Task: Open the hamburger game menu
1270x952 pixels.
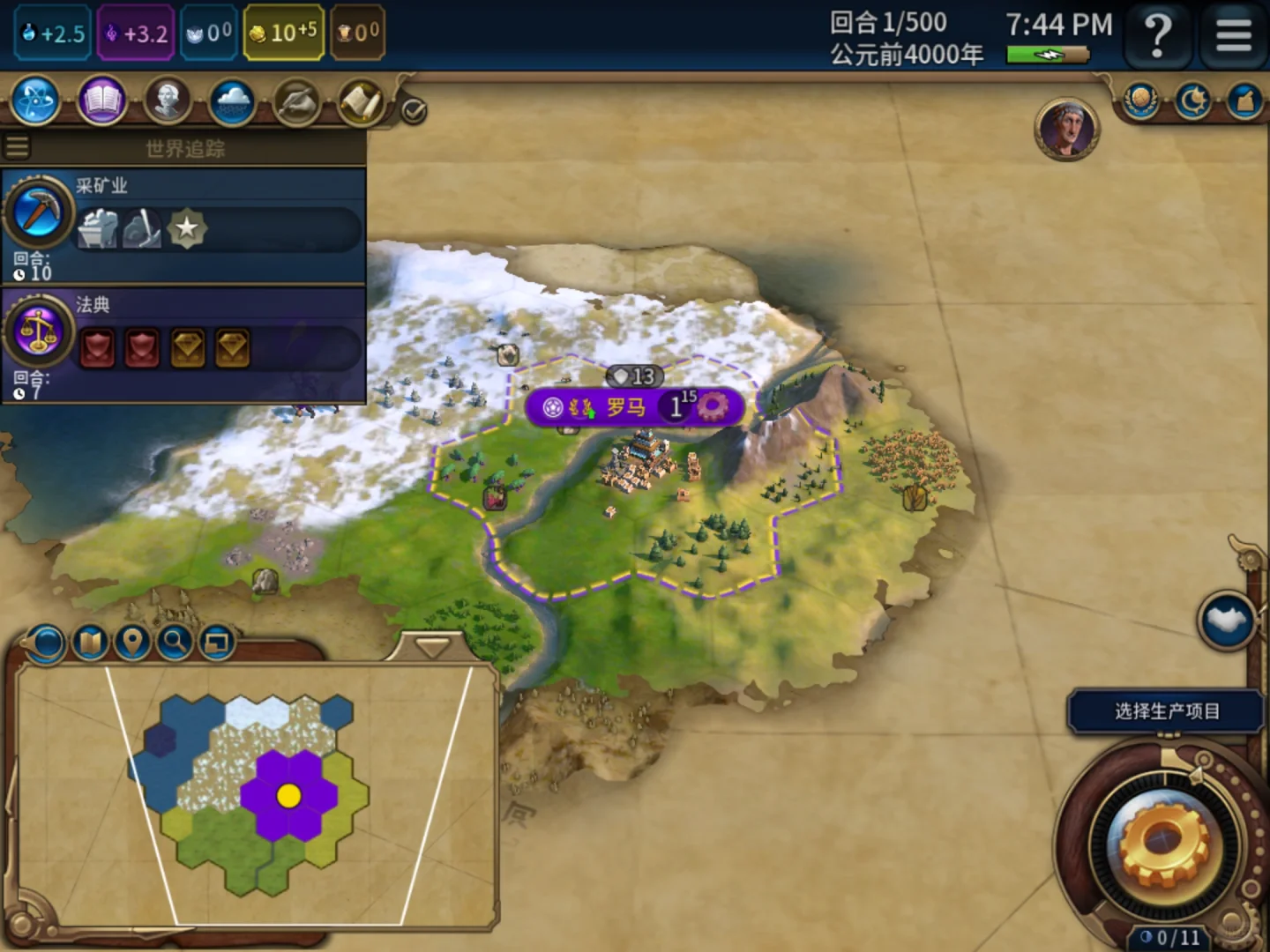Action: coord(1233,37)
